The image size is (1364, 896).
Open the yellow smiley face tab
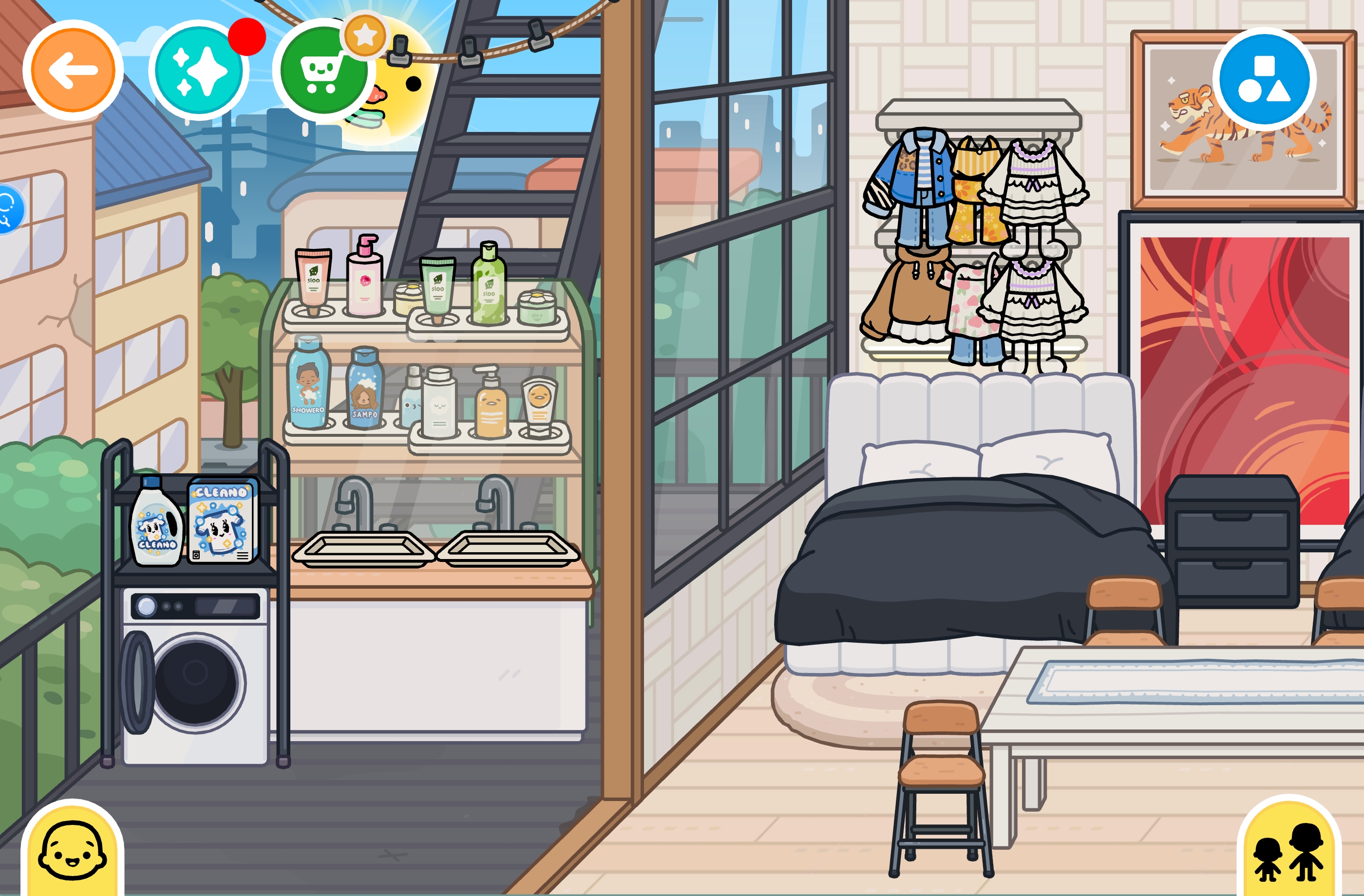pyautogui.click(x=72, y=851)
